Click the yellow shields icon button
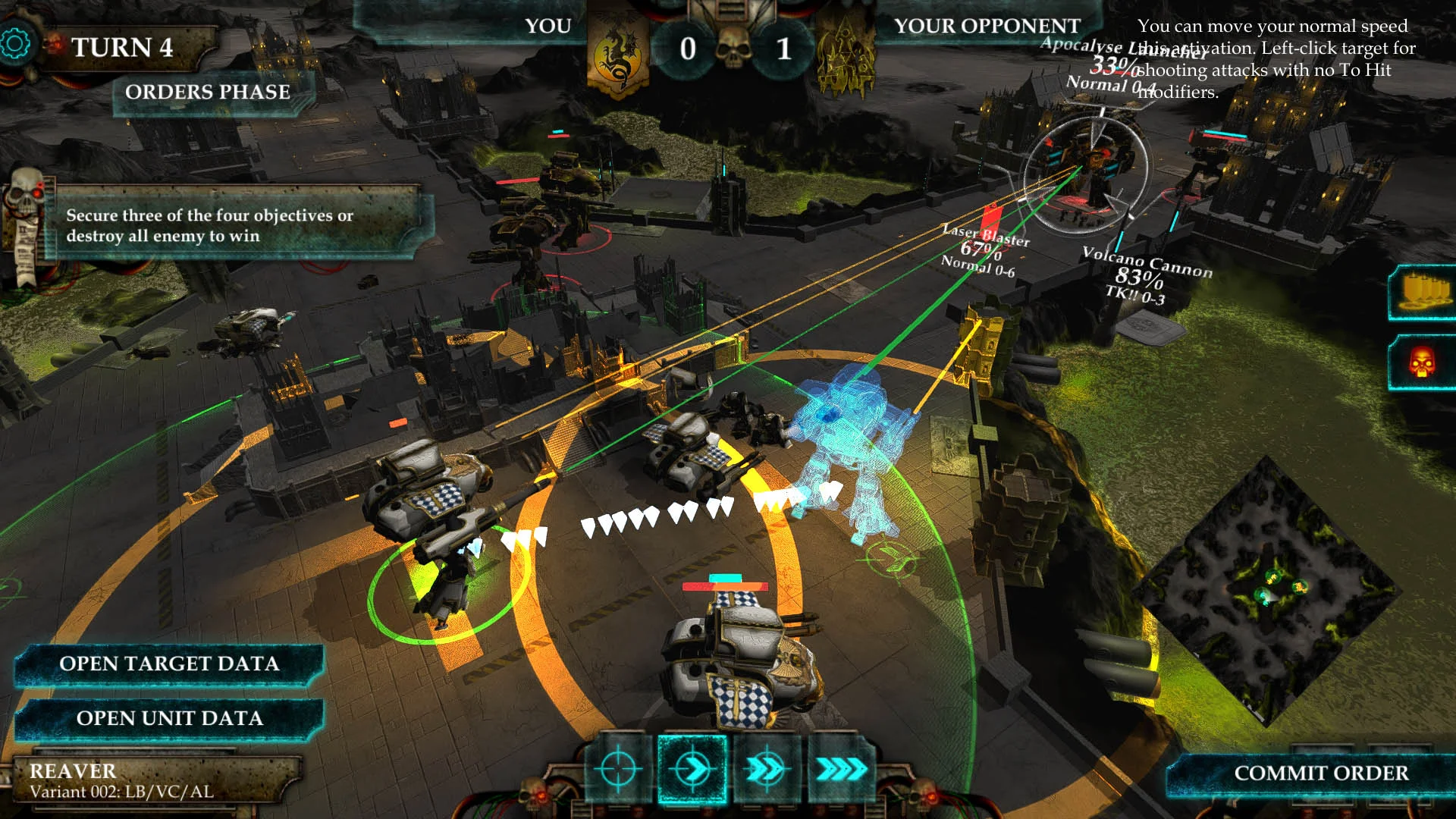1456x819 pixels. click(1424, 293)
